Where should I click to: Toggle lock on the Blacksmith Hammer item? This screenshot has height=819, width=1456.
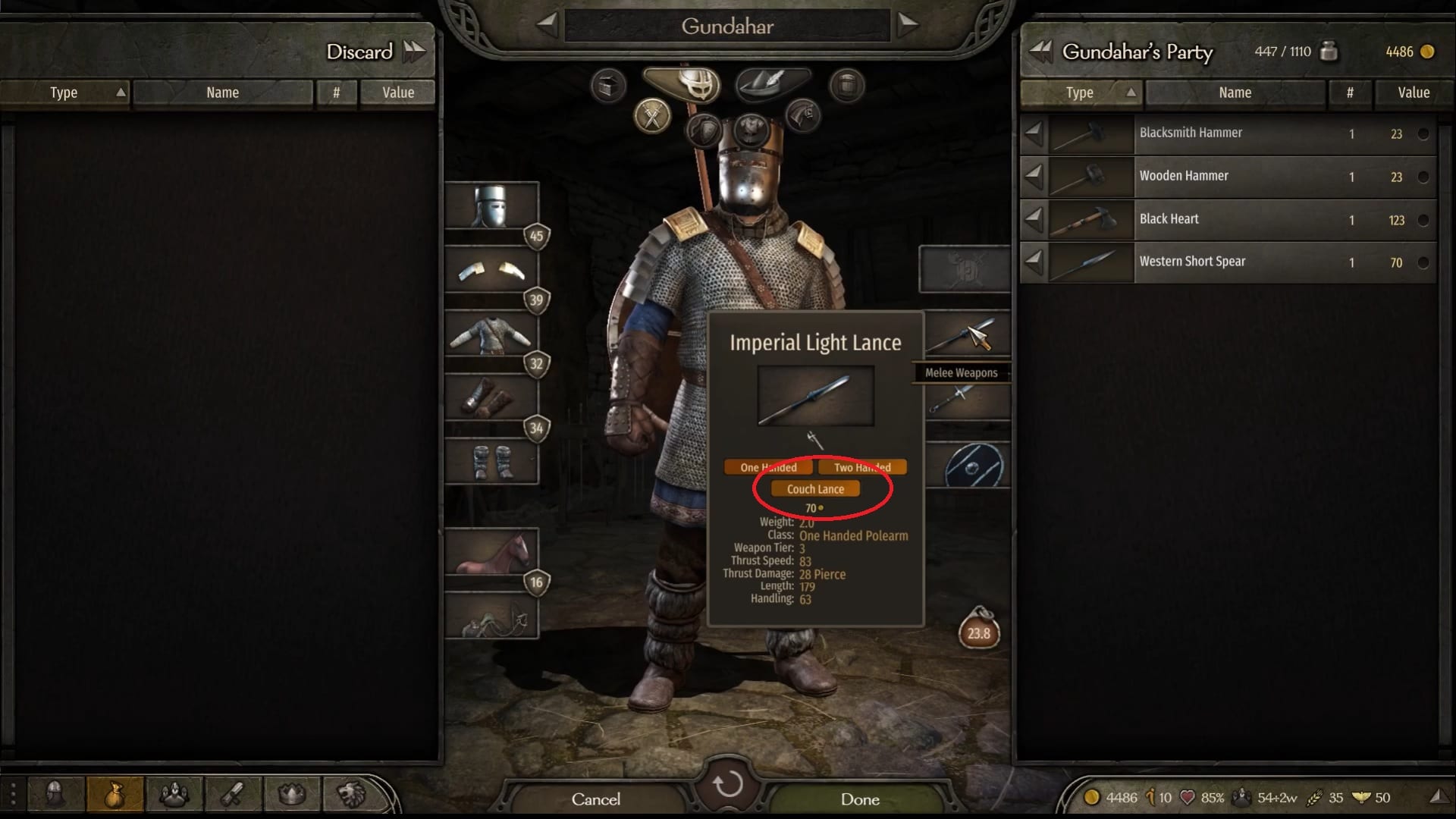(x=1425, y=134)
